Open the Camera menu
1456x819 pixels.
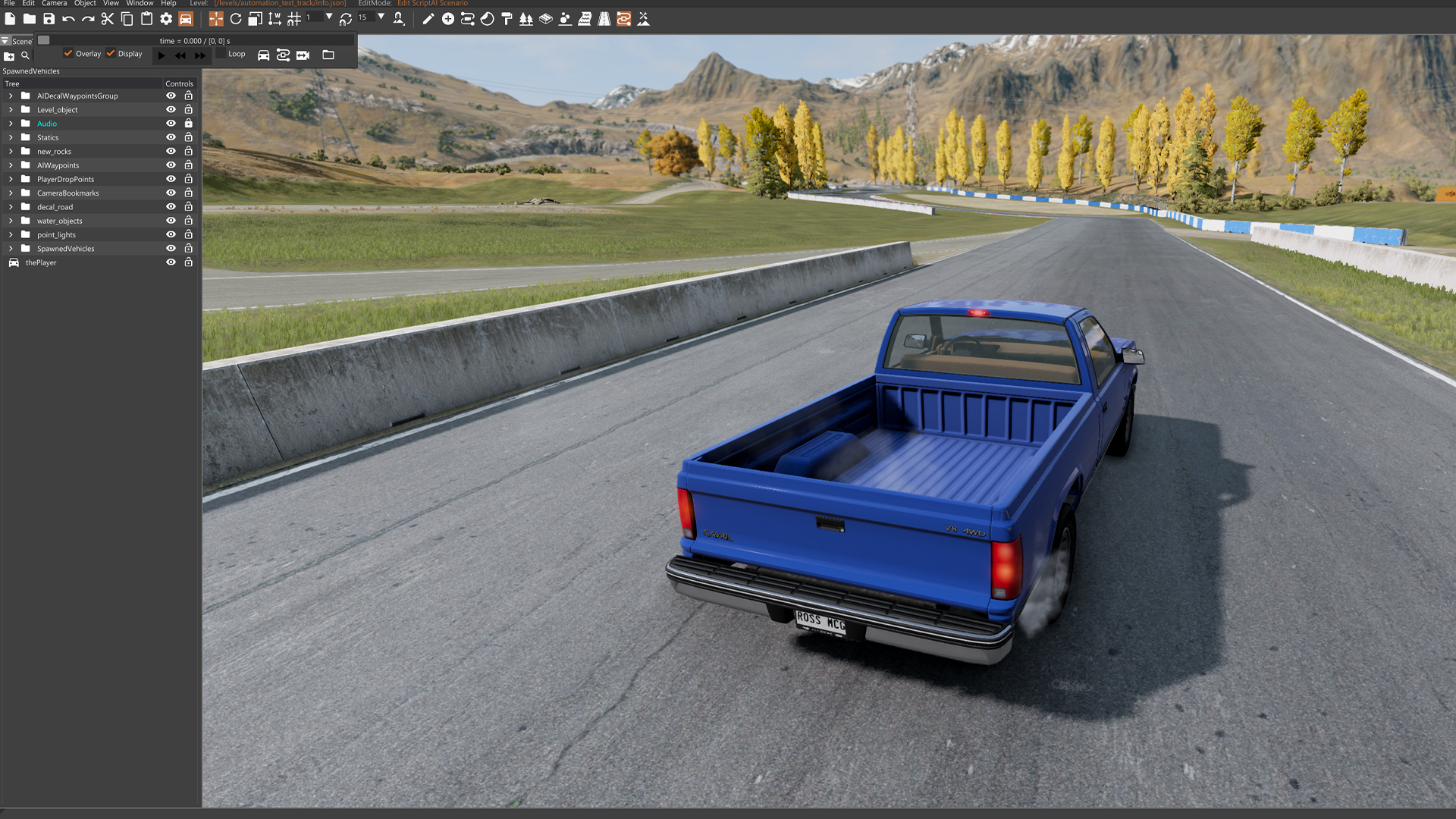click(x=54, y=3)
